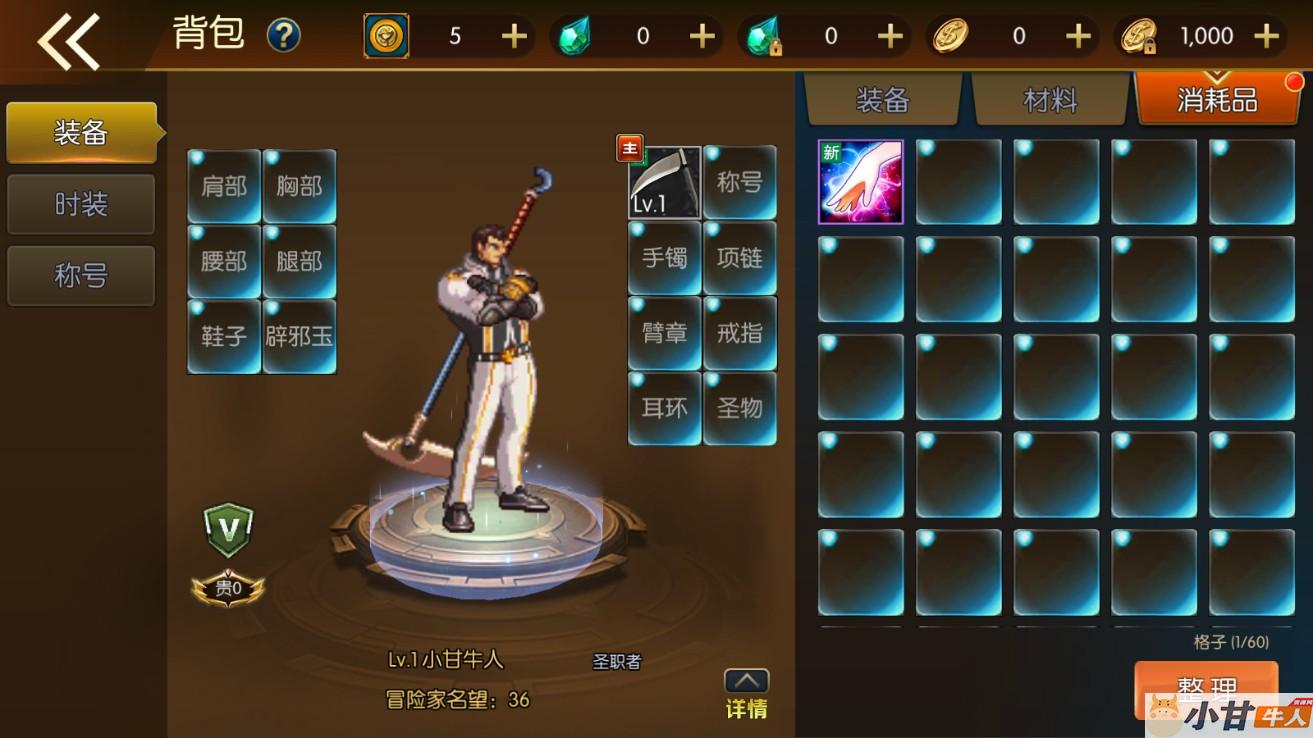Open the 项链 necklace slot

[740, 258]
